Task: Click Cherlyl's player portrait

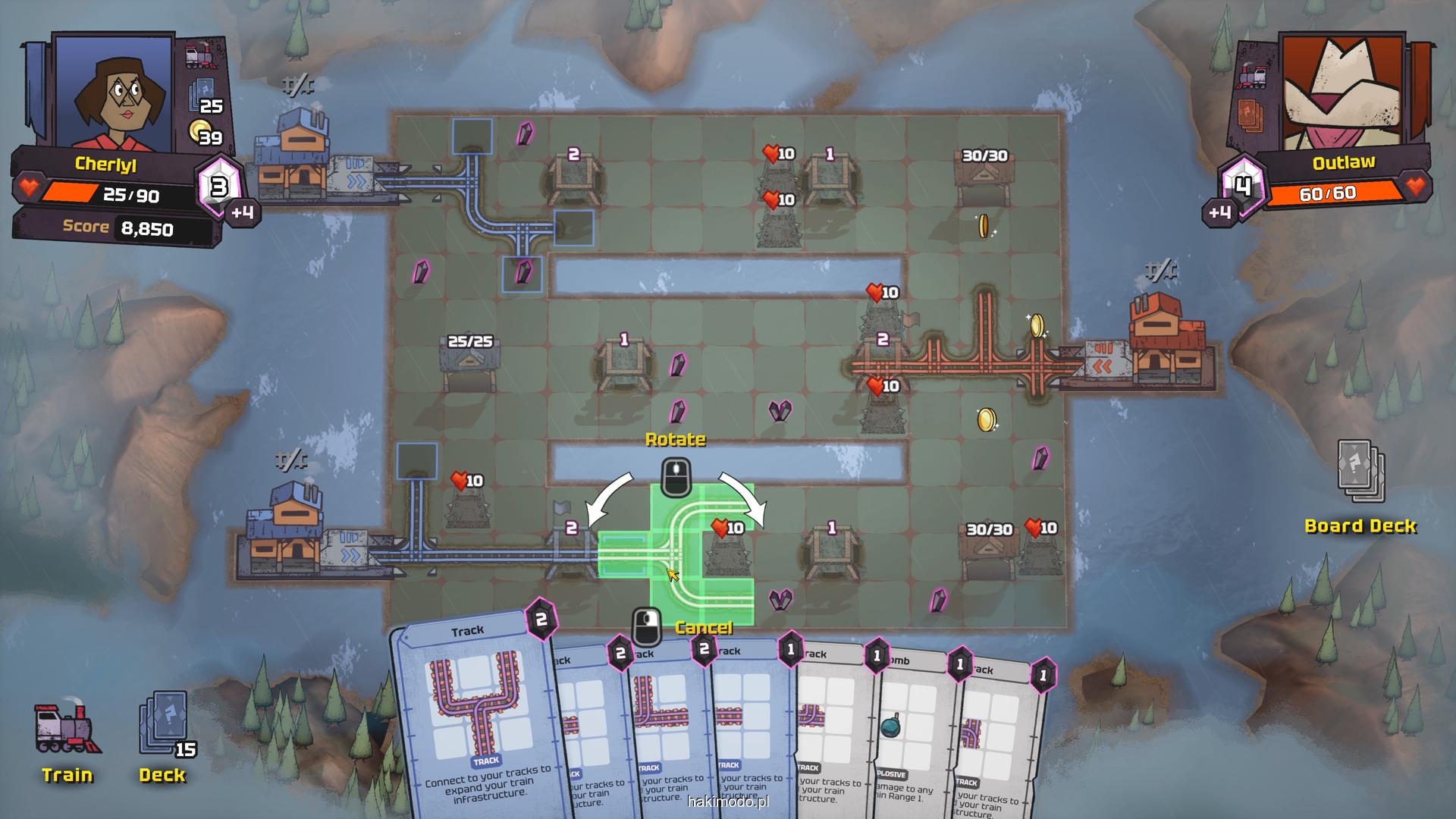Action: click(114, 91)
